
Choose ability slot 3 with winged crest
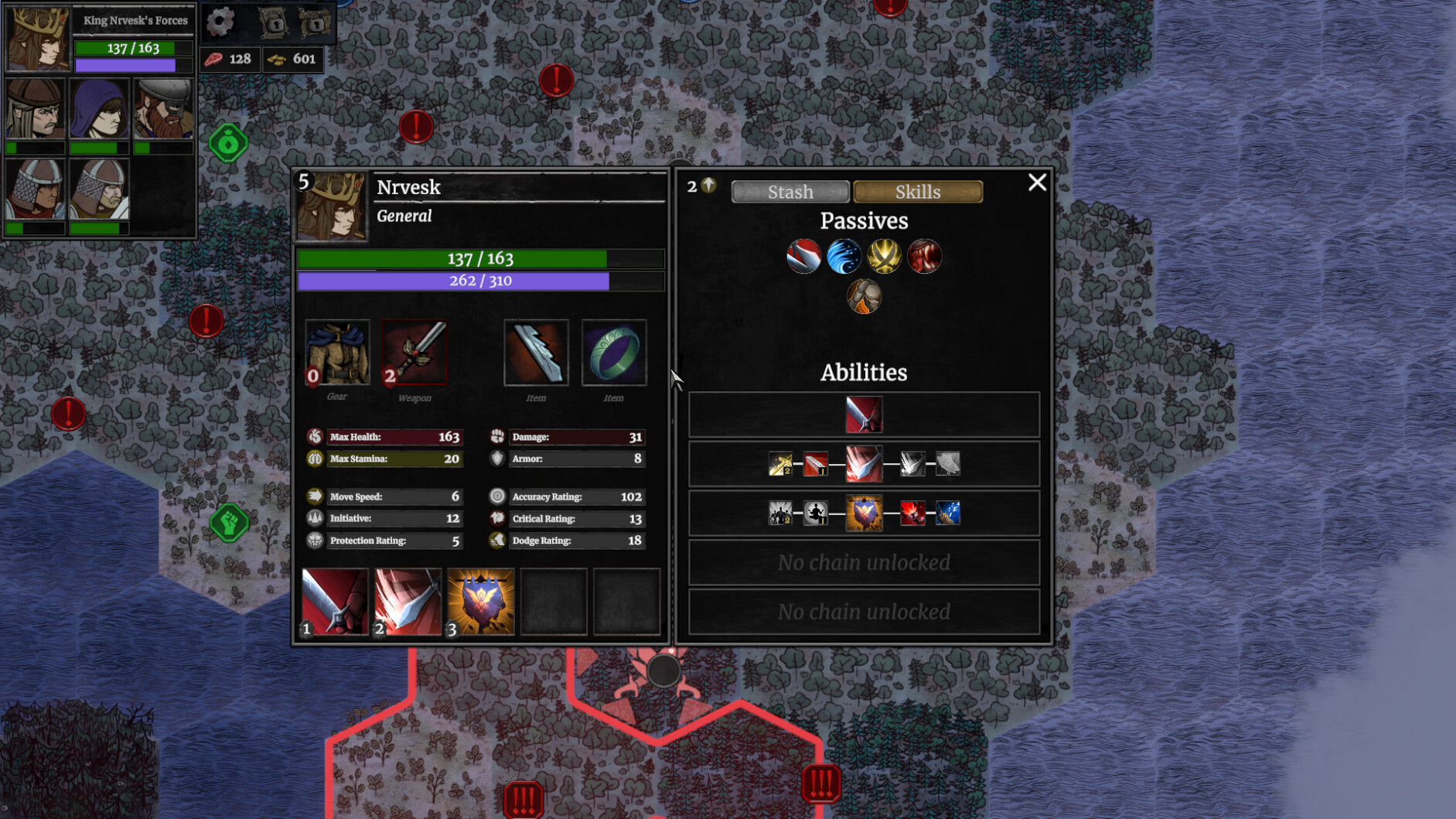pyautogui.click(x=480, y=602)
